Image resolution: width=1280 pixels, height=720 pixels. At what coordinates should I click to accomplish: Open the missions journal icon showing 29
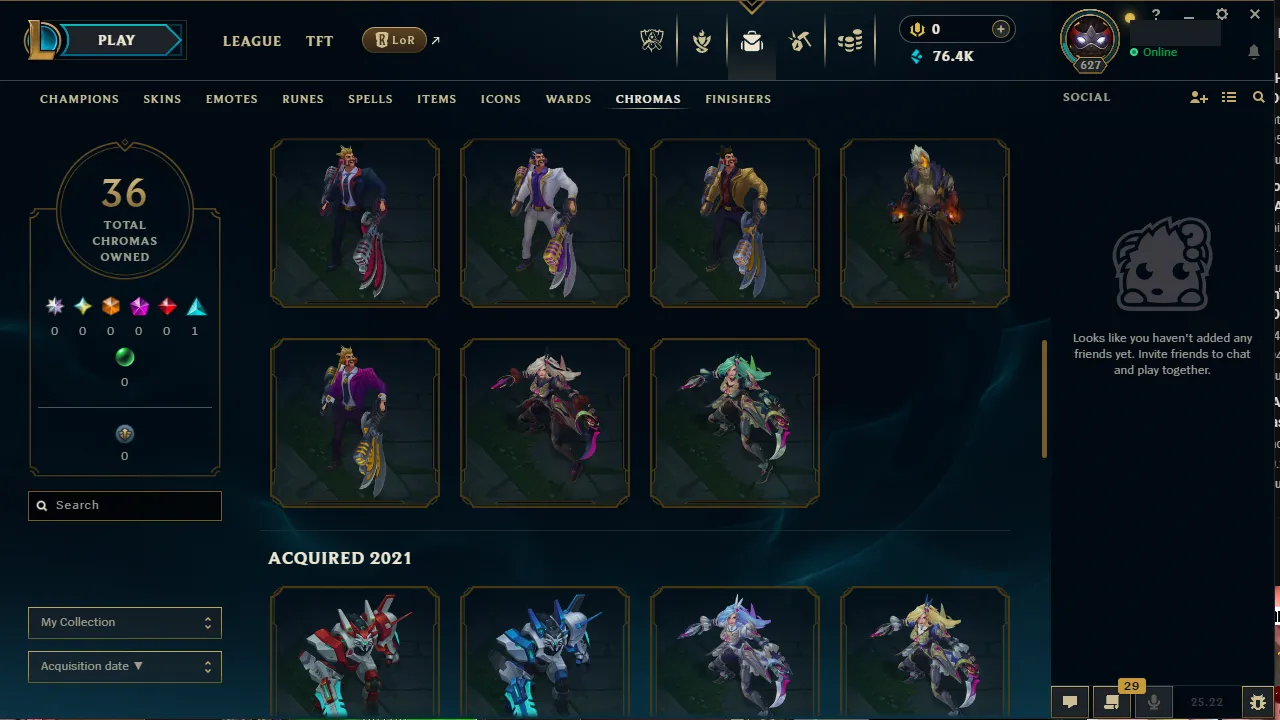pyautogui.click(x=1111, y=701)
